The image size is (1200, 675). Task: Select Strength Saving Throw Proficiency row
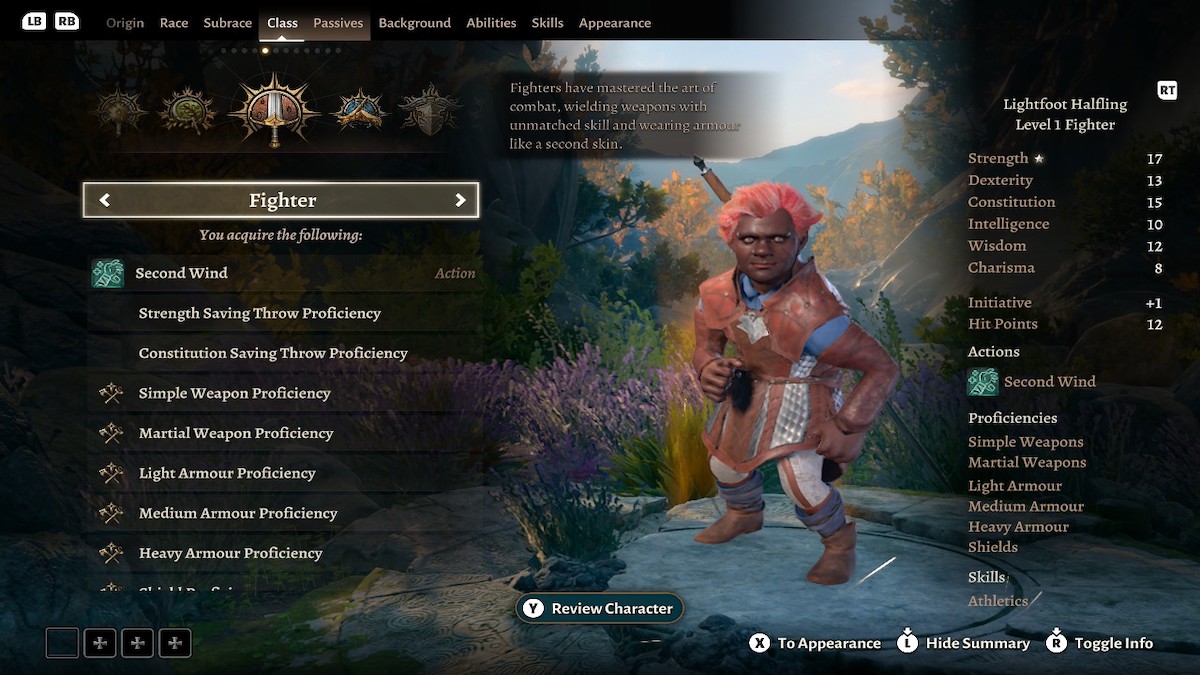pyautogui.click(x=283, y=313)
